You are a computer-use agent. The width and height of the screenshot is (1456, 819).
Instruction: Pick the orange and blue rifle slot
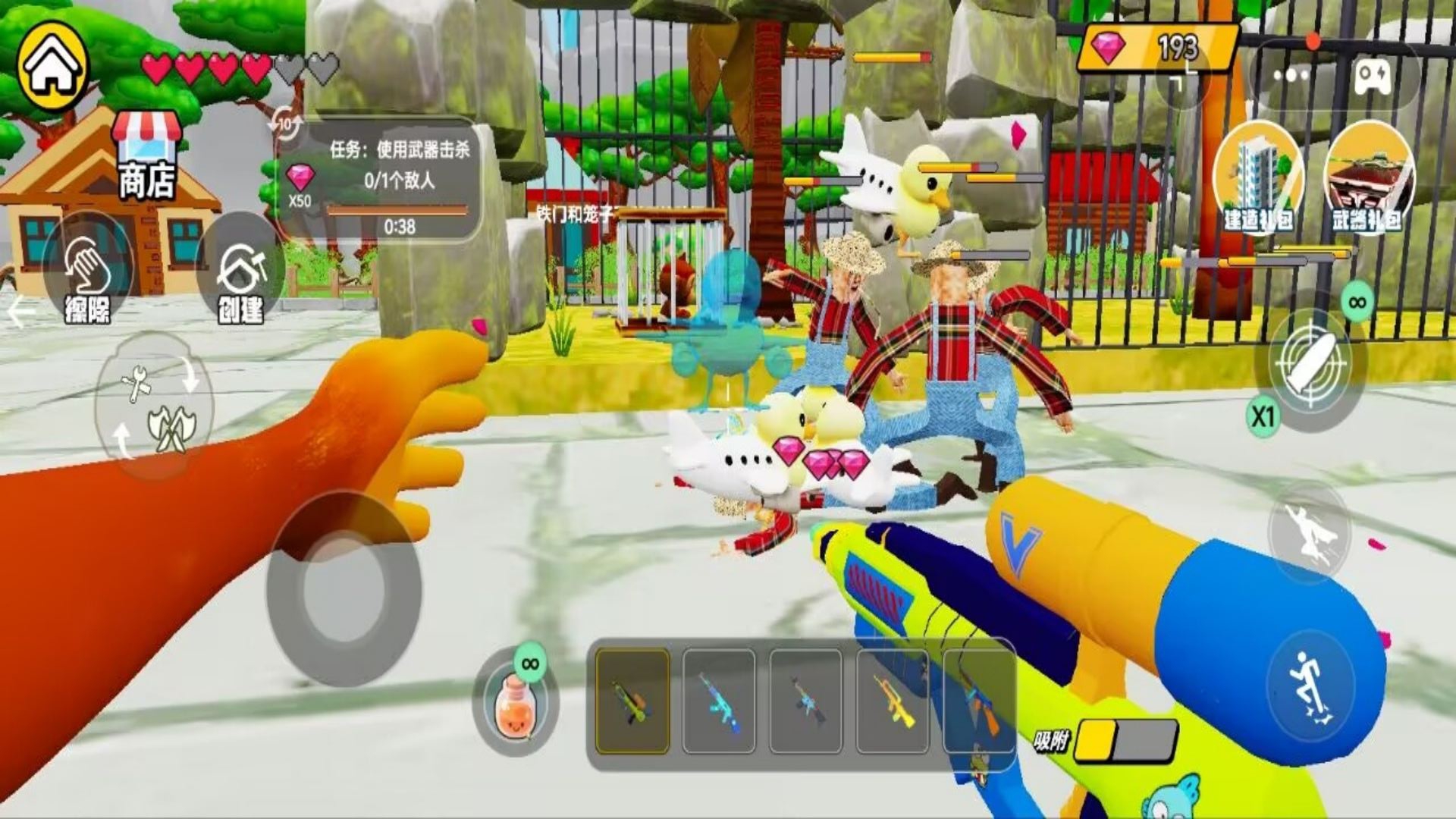point(978,701)
